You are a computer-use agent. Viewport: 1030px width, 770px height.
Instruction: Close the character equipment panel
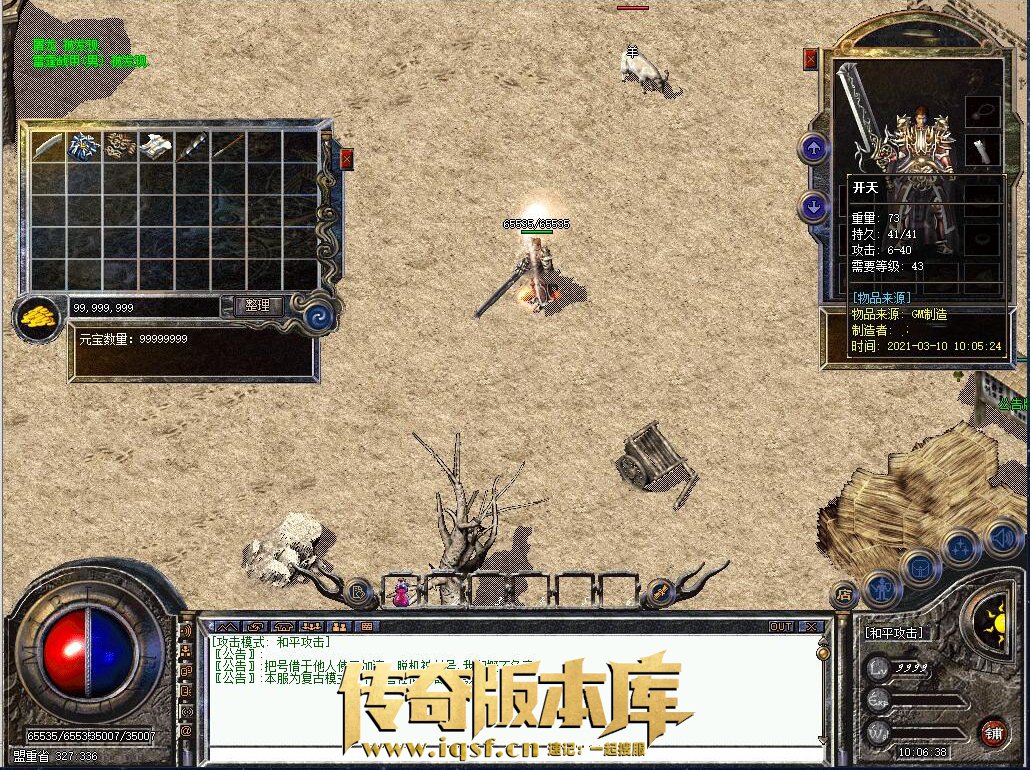(x=810, y=59)
